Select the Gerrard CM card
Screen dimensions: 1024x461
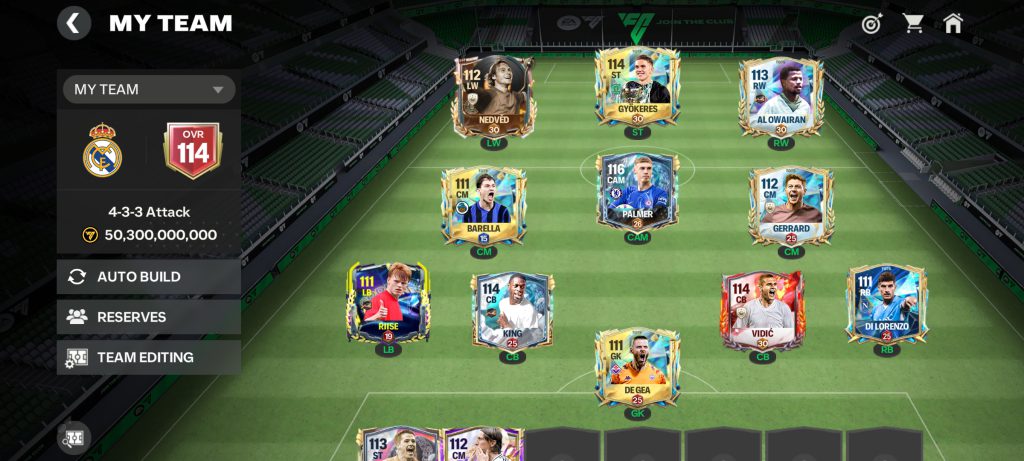click(x=791, y=206)
